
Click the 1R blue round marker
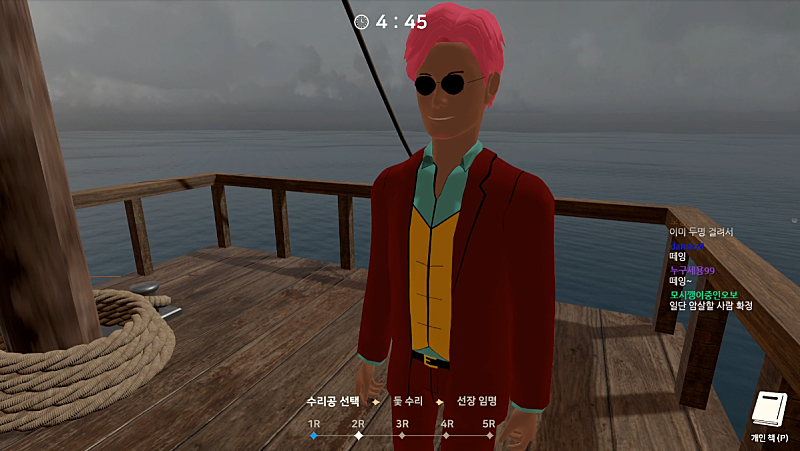coord(313,435)
